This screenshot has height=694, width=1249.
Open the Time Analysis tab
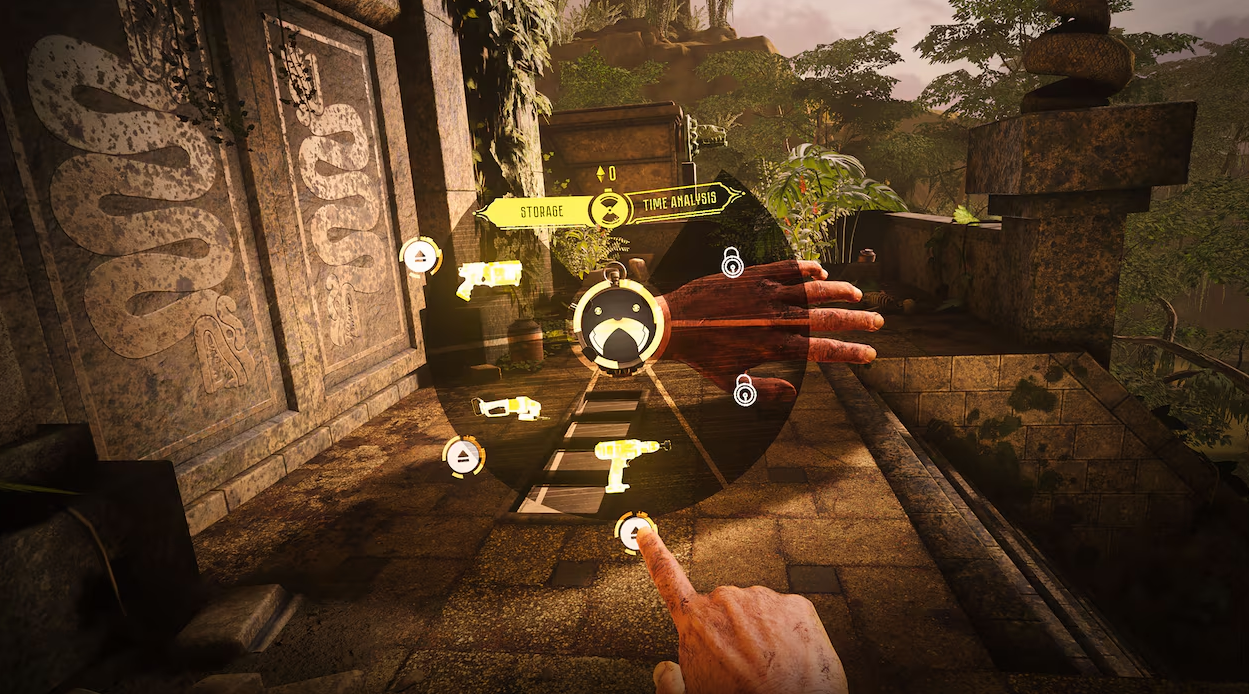(x=682, y=201)
